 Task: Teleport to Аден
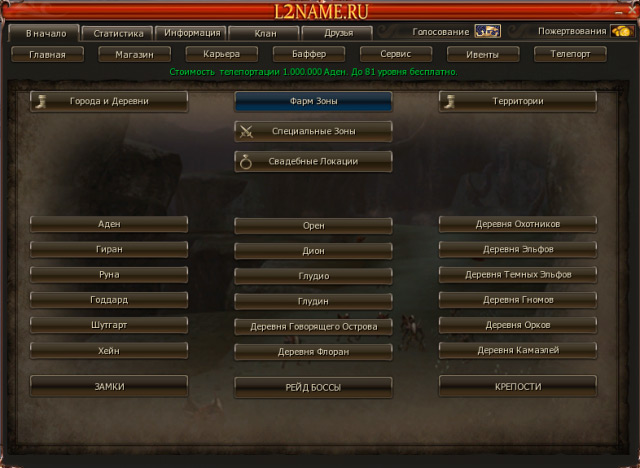109,224
